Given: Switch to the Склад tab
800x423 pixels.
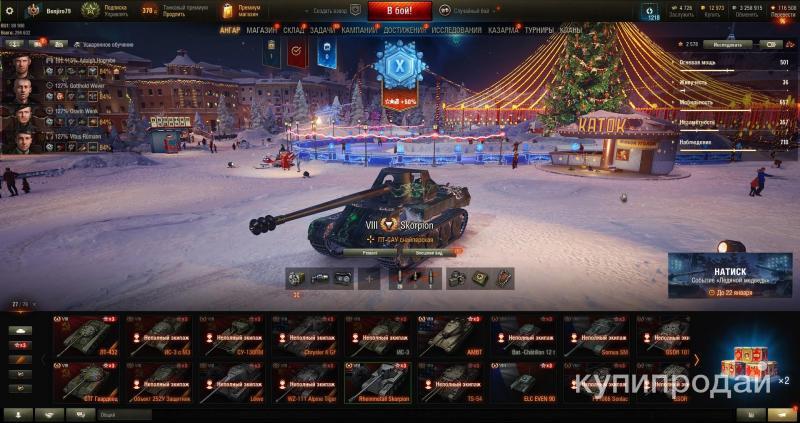Looking at the screenshot, I should 294,30.
